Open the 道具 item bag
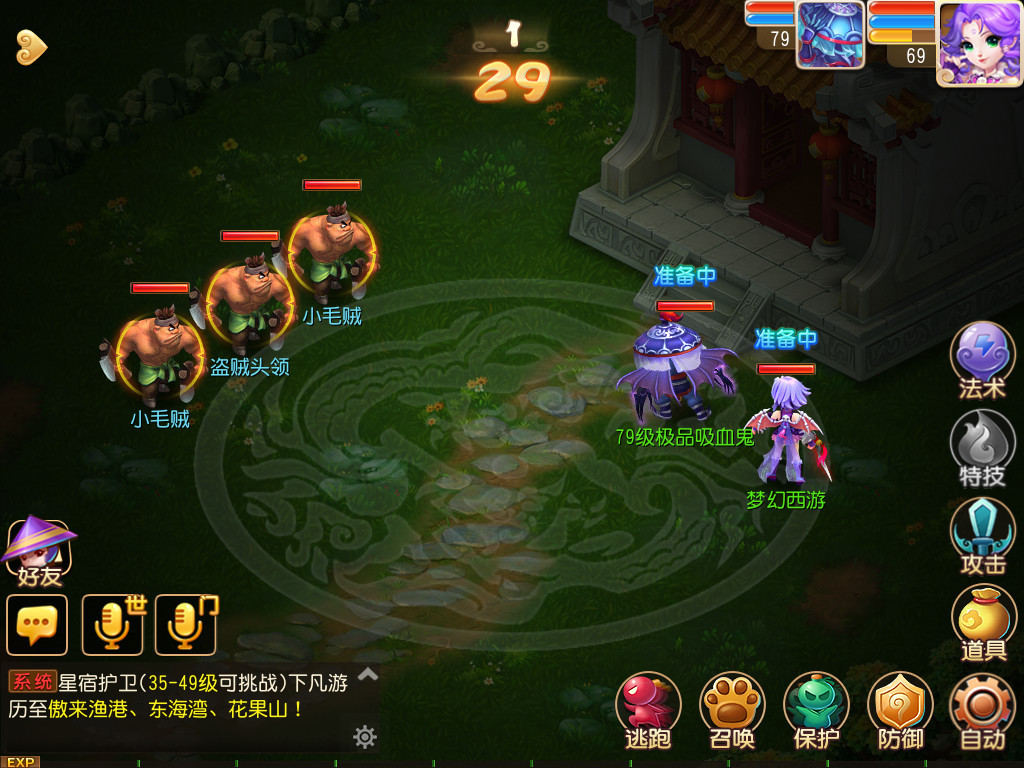Image resolution: width=1024 pixels, height=768 pixels. (x=982, y=622)
